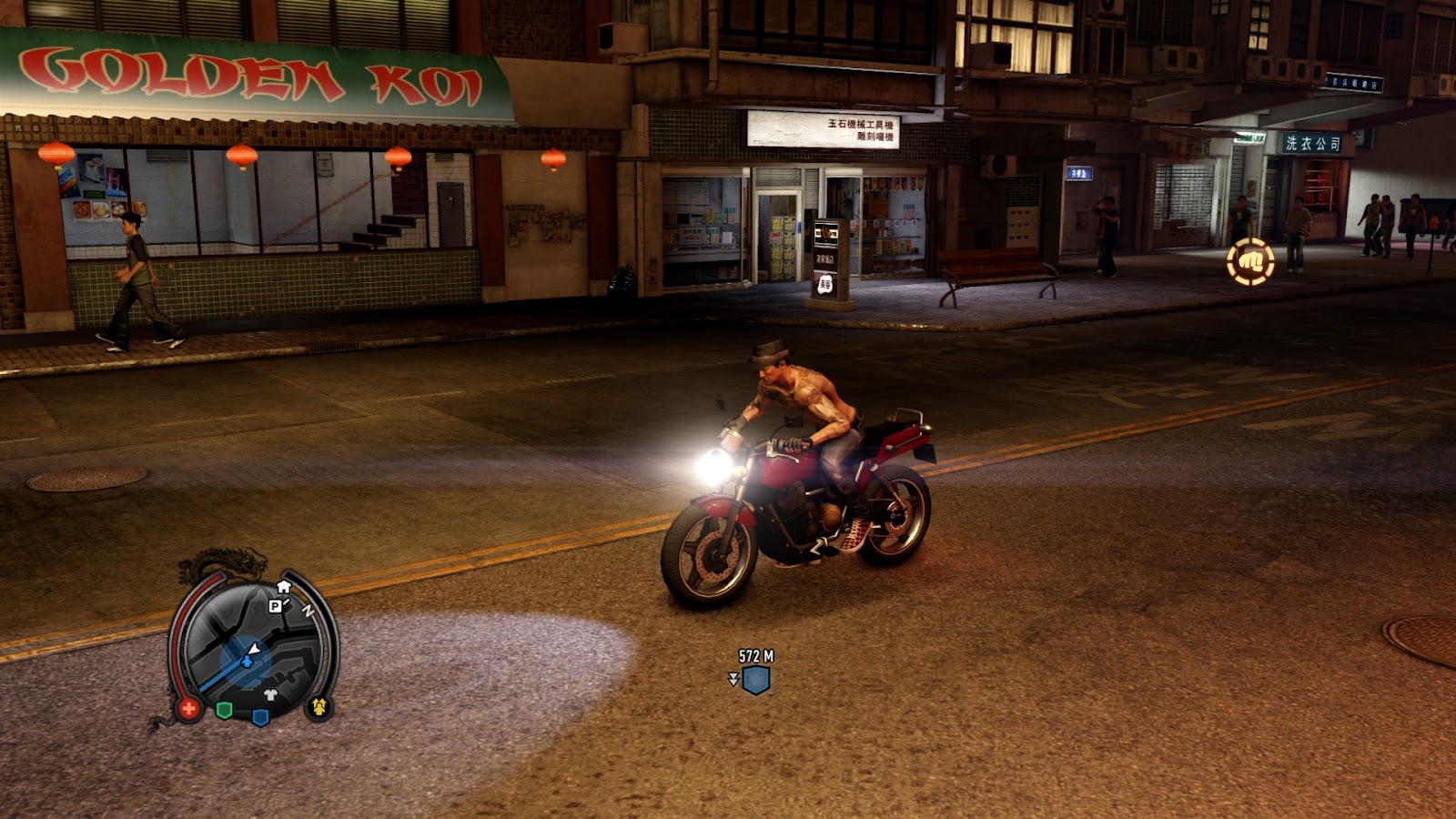Click the yellow Face meter icon
This screenshot has width=1456, height=819.
coord(318,706)
